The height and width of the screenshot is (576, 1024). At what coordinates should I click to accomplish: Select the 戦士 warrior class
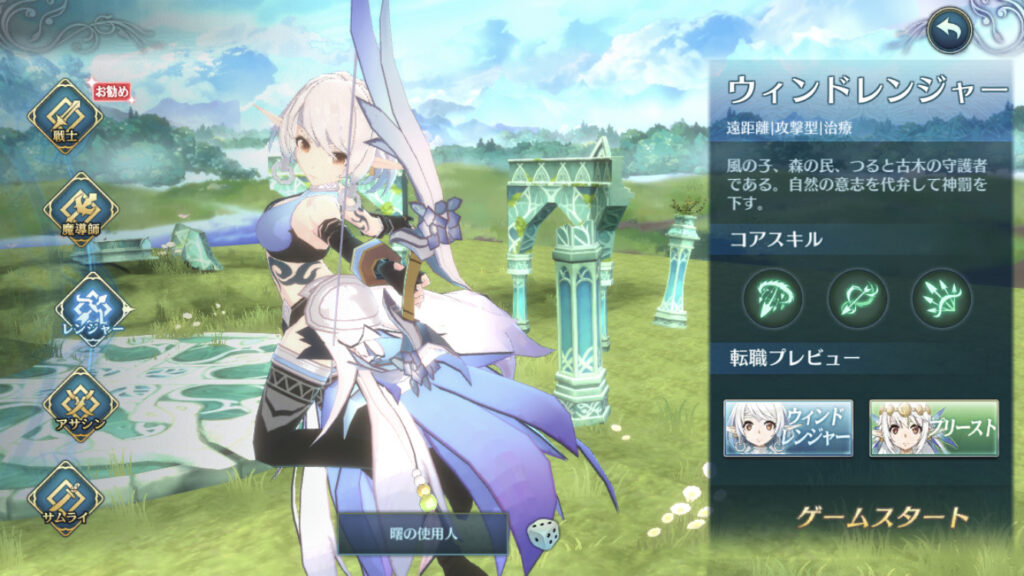click(65, 117)
